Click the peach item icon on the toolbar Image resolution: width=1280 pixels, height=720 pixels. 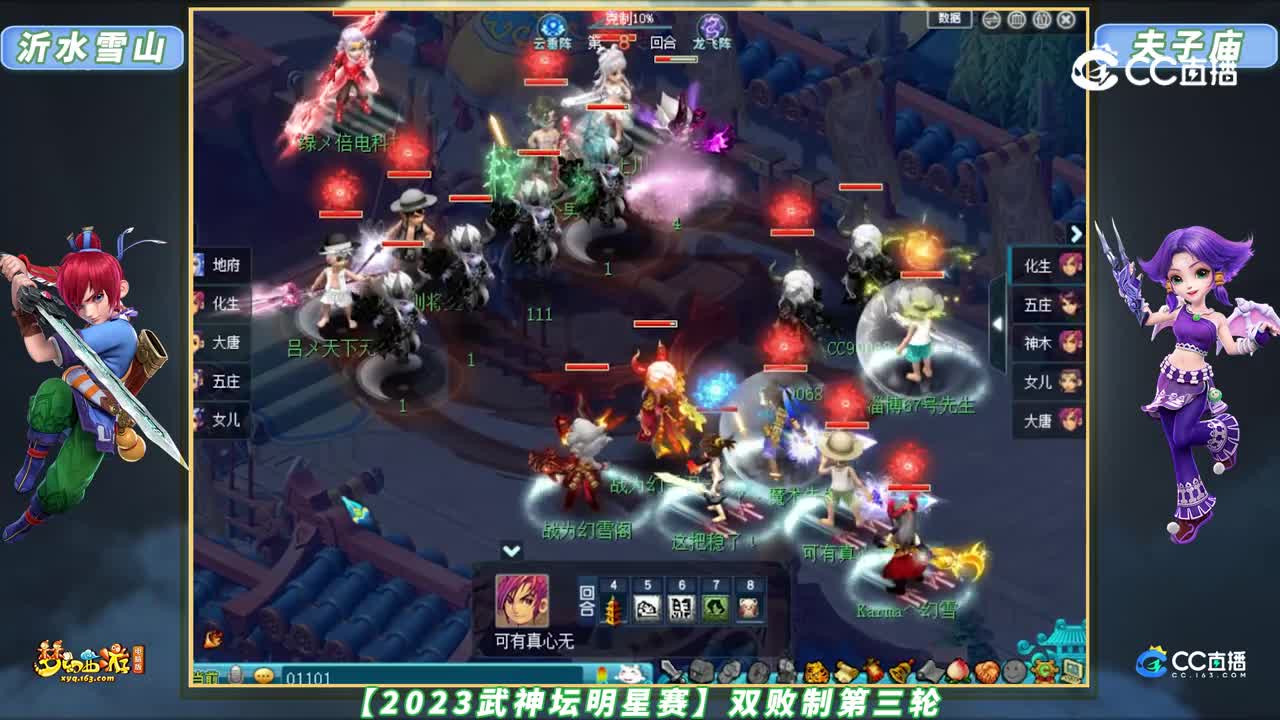(959, 670)
